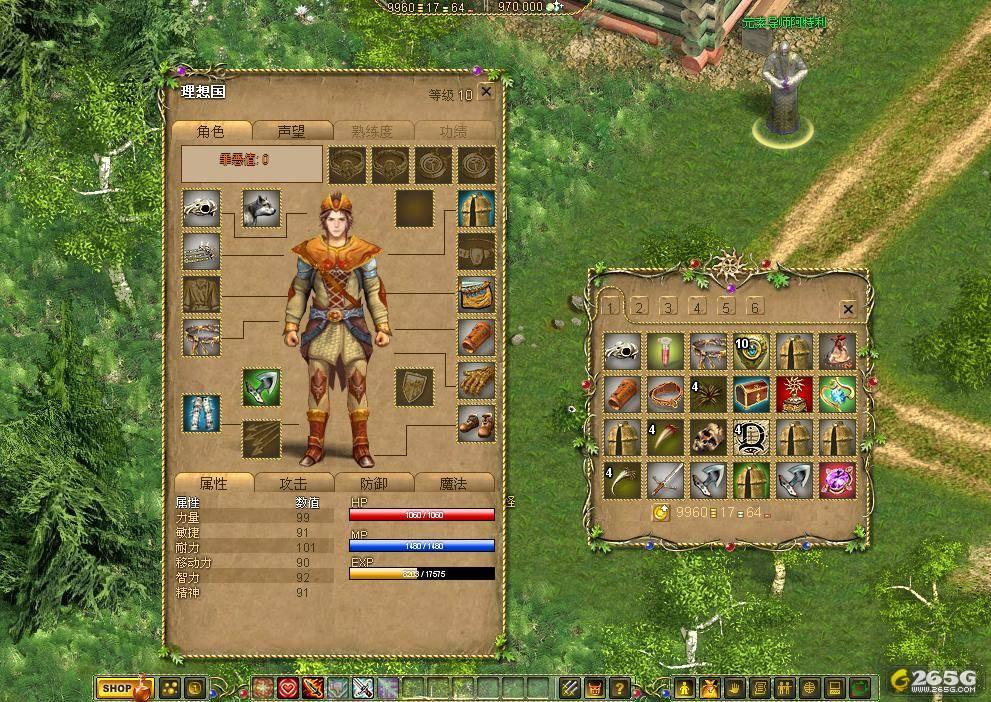
Task: Select the 魔法 magic stats tab
Action: coord(453,483)
